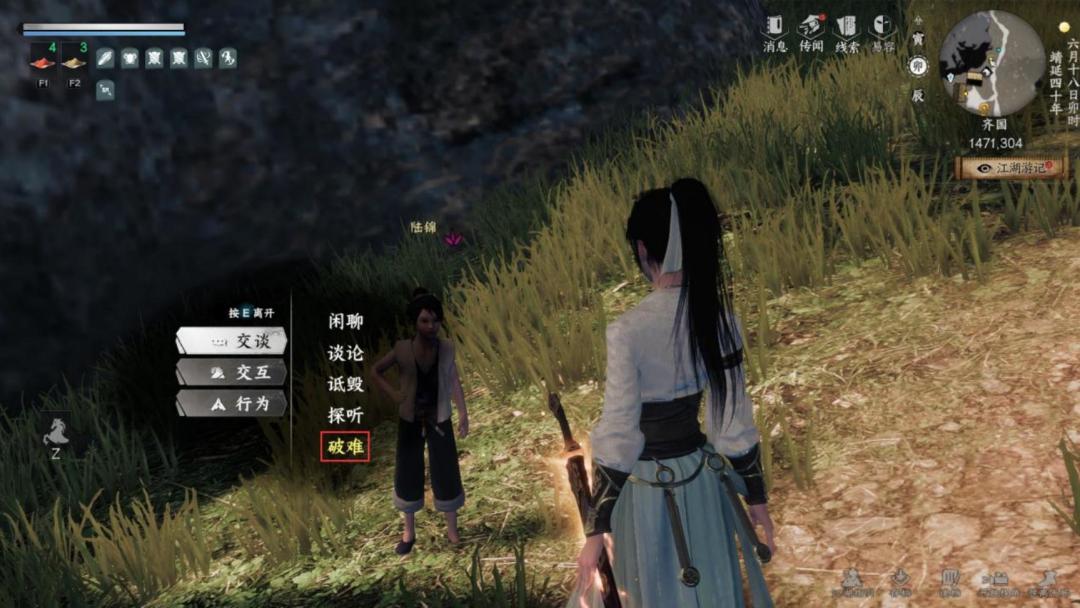Click the horse mount icon labeled Z
The image size is (1080, 608).
pos(55,432)
